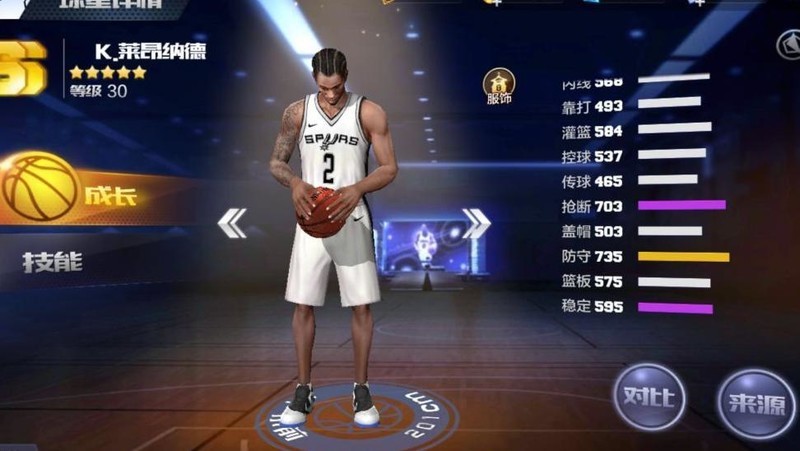Show the previous player with left arrows

click(x=232, y=224)
